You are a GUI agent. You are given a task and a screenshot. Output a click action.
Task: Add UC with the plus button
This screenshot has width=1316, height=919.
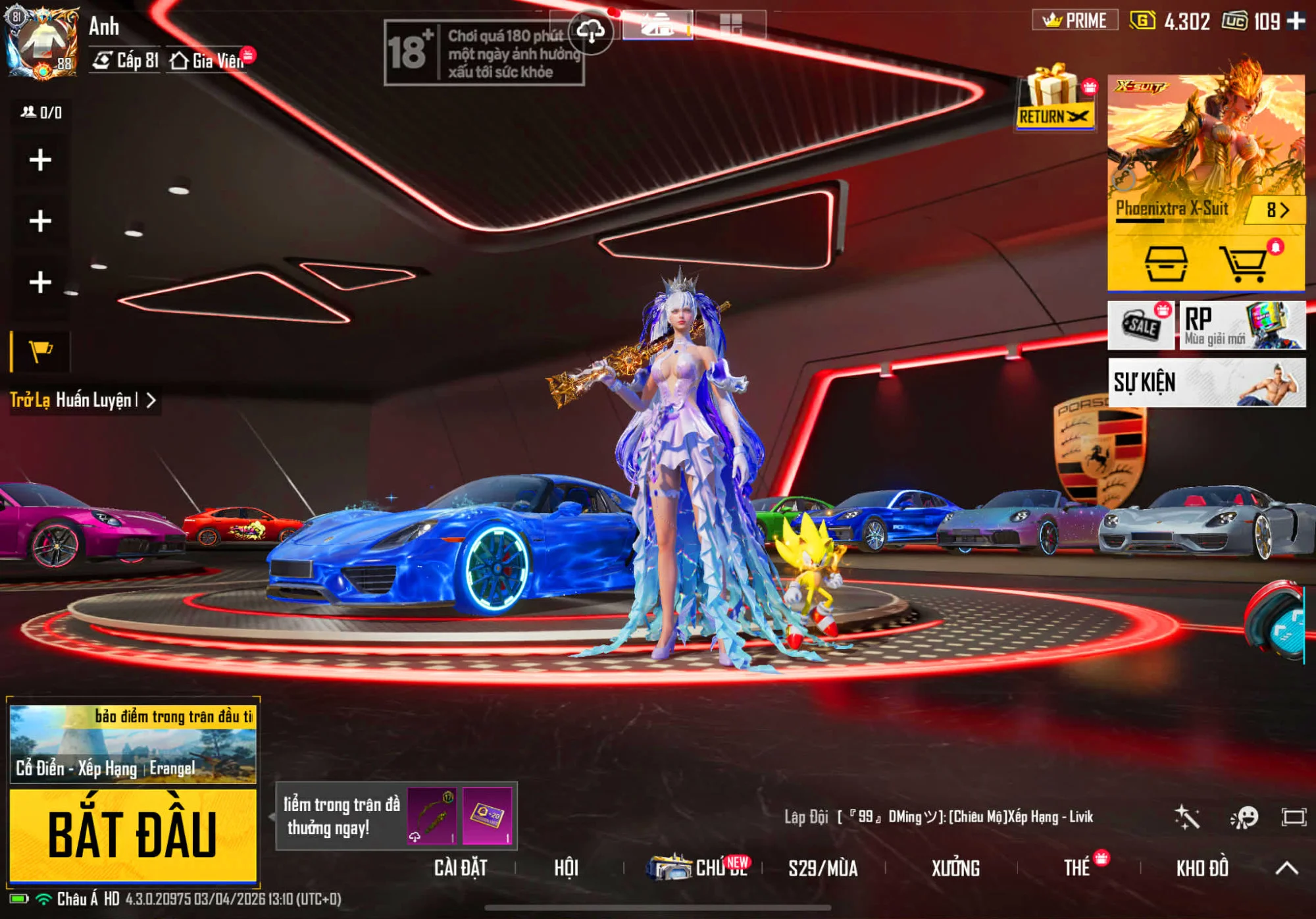point(1296,21)
